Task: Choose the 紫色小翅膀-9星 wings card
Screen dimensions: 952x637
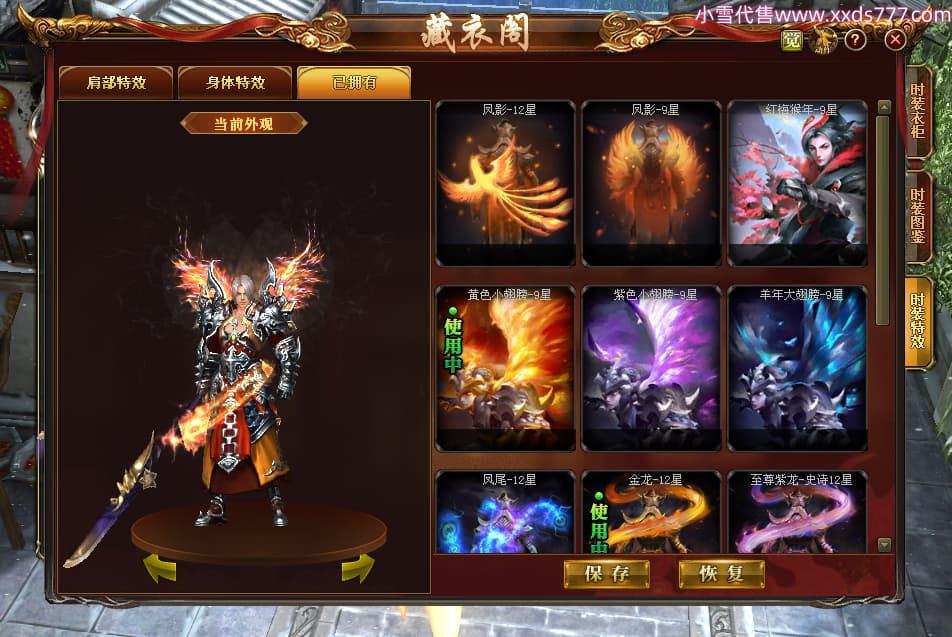Action: point(651,368)
